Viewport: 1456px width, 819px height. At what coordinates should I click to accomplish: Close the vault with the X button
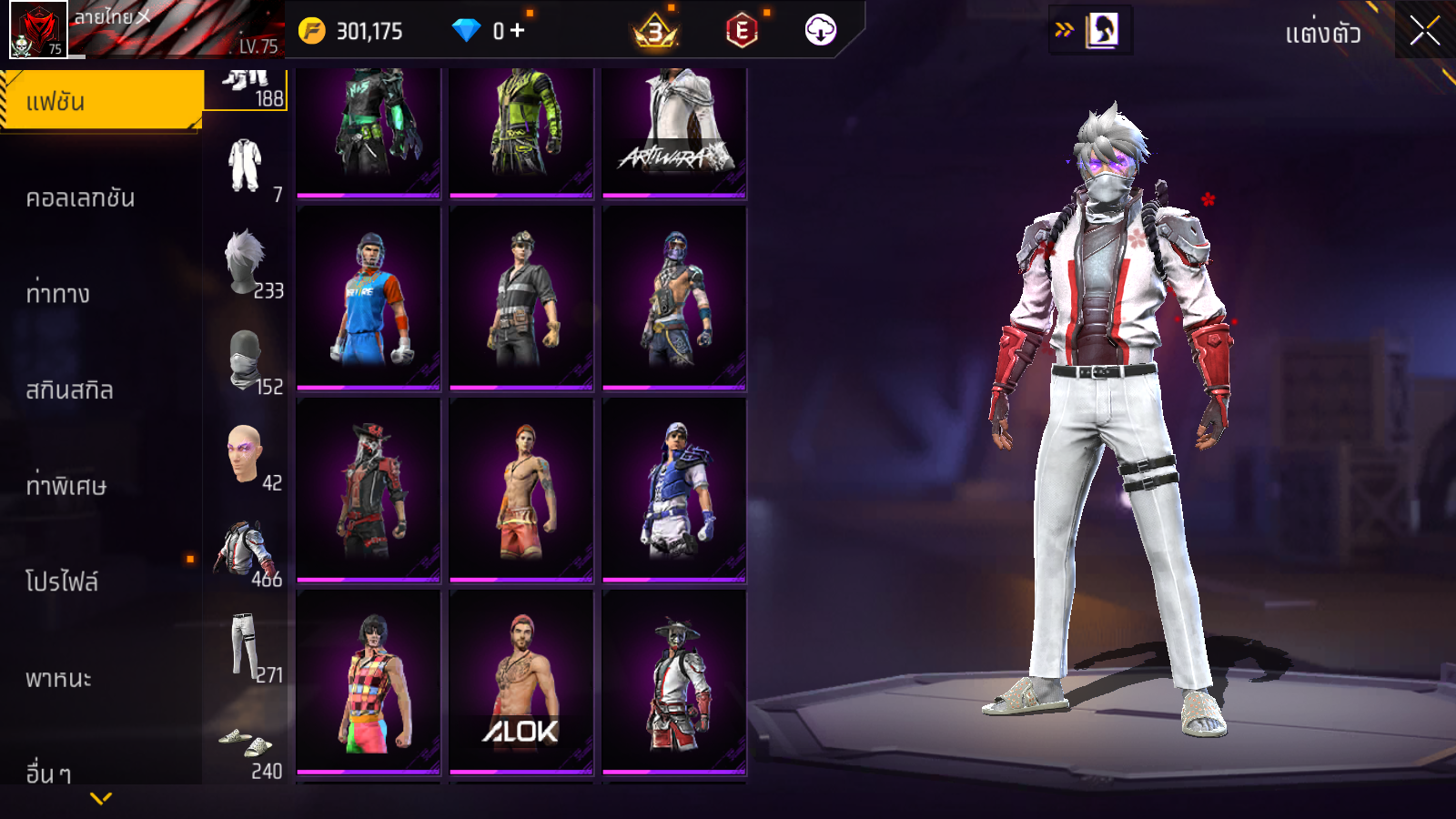pyautogui.click(x=1424, y=31)
